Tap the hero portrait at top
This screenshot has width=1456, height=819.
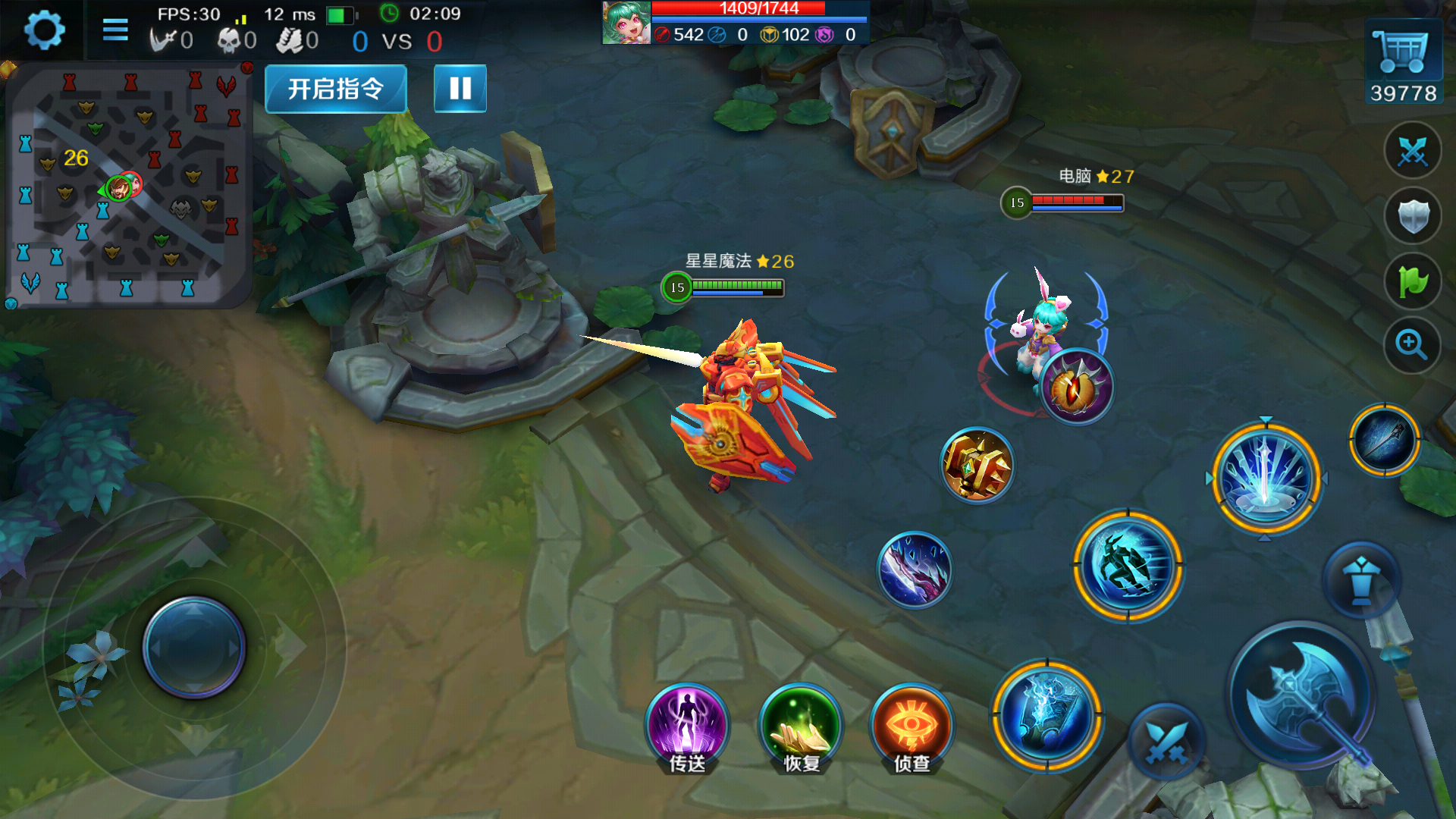coord(626,23)
